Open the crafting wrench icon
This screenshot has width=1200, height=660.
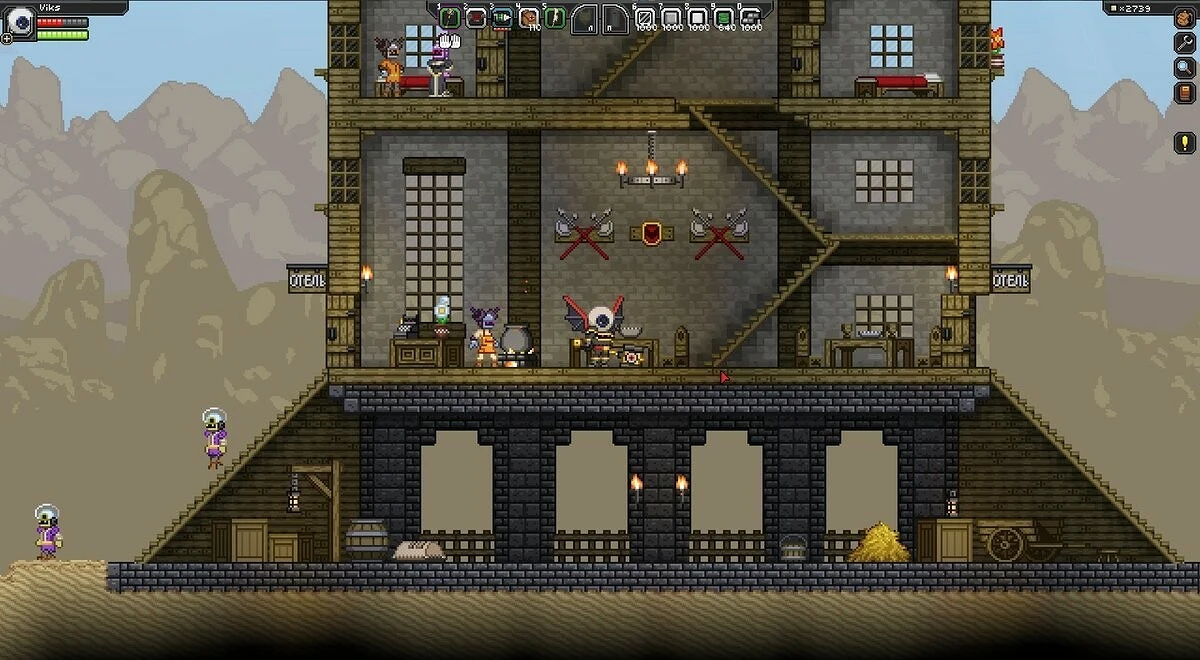(x=1185, y=44)
